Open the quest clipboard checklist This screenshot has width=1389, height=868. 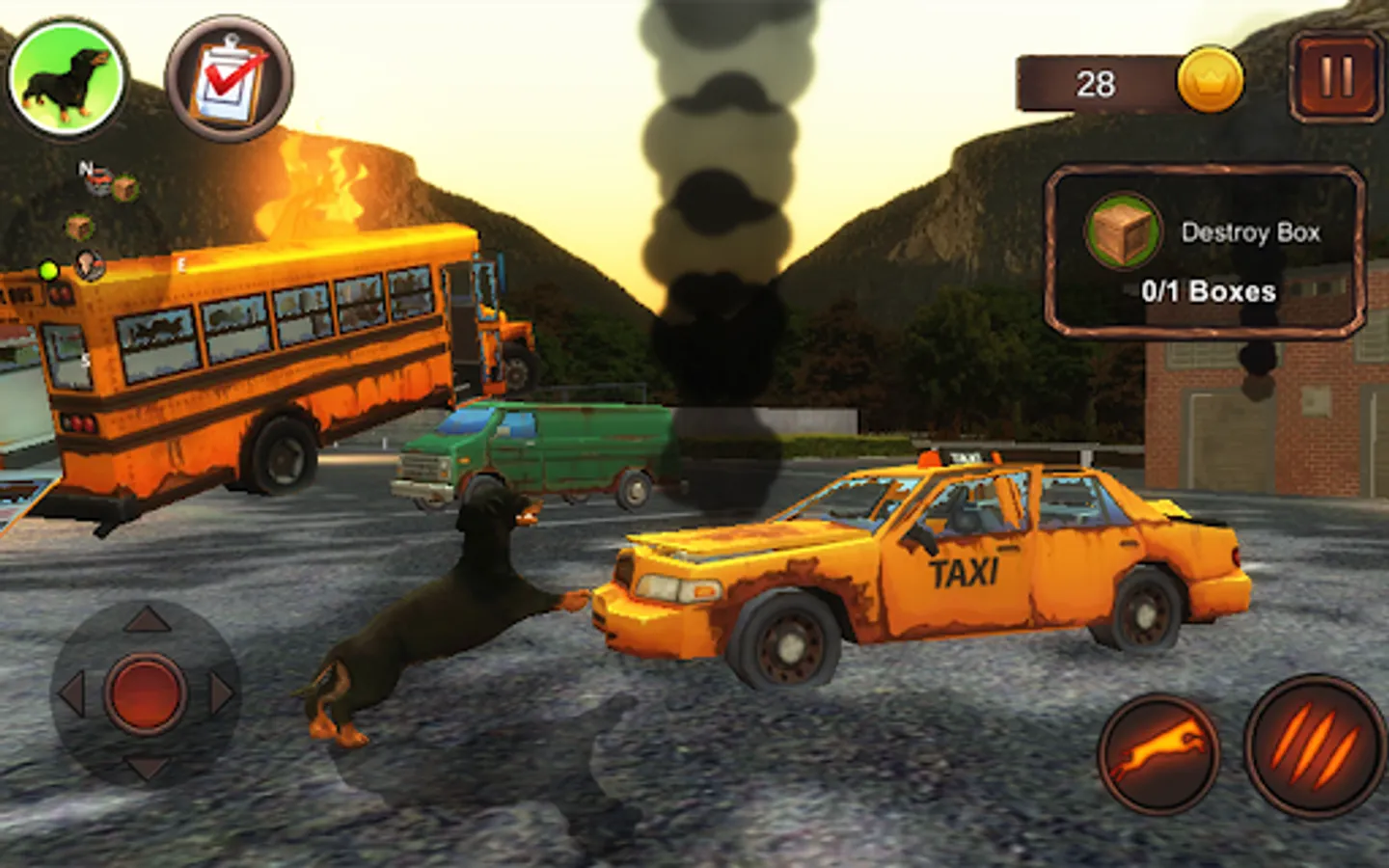pyautogui.click(x=229, y=79)
